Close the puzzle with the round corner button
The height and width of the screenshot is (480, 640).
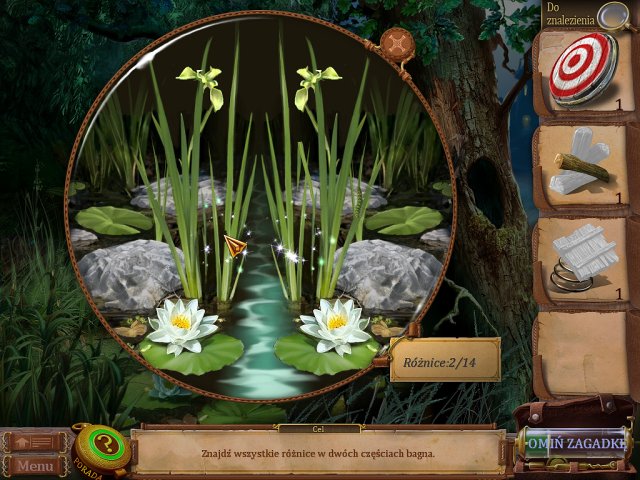(x=397, y=46)
